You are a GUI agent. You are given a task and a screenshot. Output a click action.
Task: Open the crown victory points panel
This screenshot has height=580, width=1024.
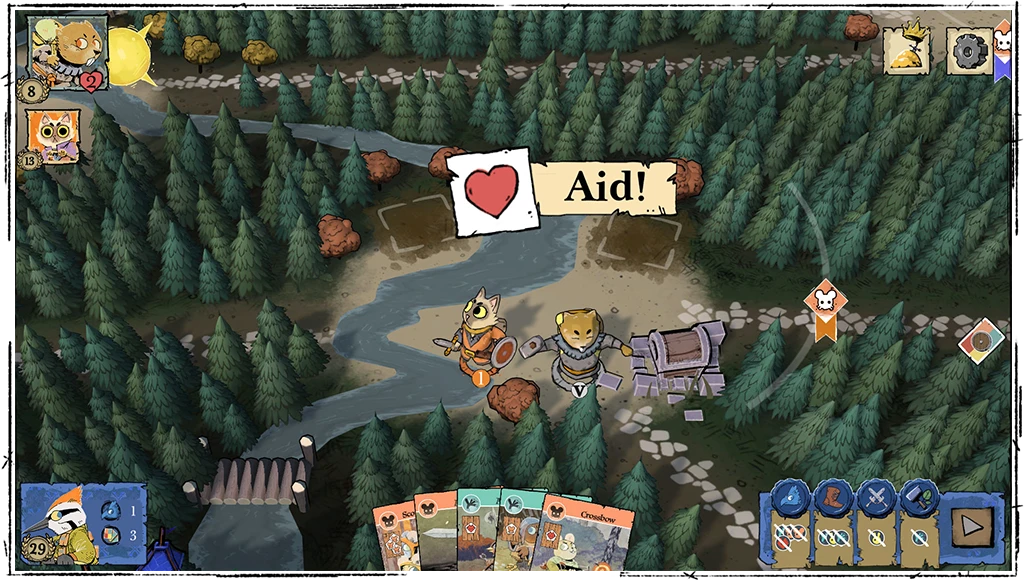(x=906, y=51)
